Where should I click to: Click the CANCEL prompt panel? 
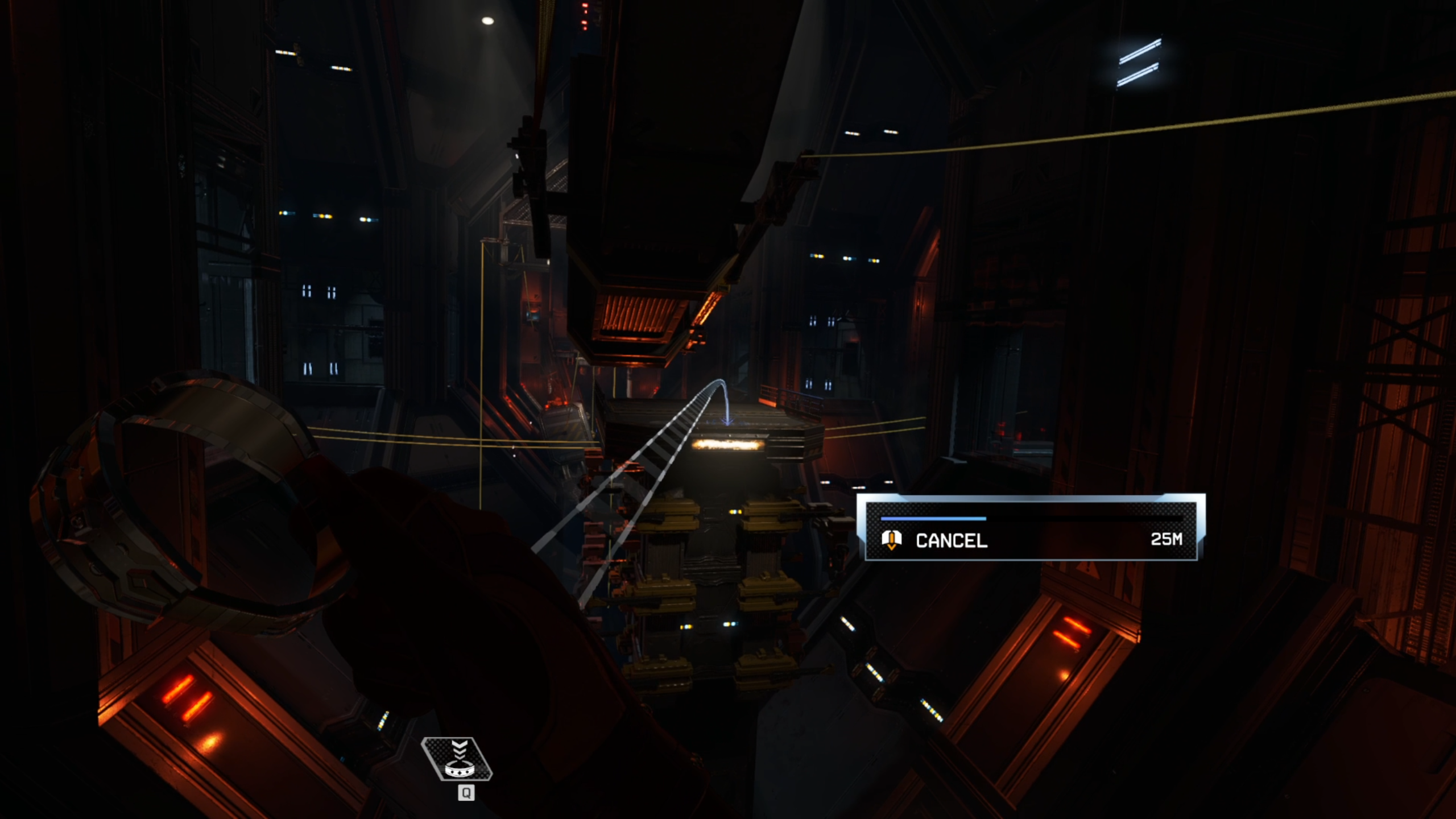pyautogui.click(x=1030, y=528)
